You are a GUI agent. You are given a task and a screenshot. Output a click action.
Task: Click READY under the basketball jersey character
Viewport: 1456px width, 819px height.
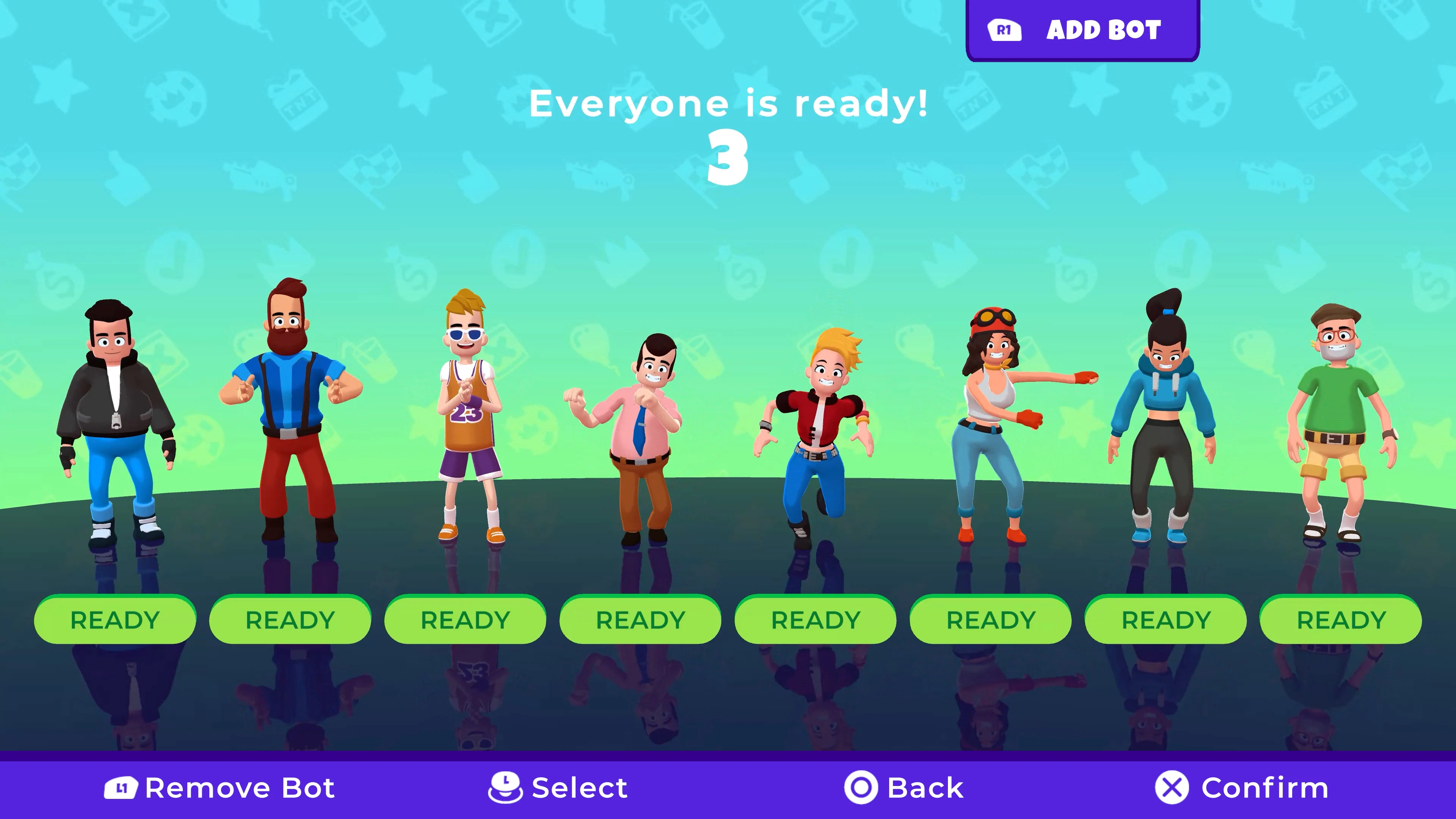tap(466, 620)
